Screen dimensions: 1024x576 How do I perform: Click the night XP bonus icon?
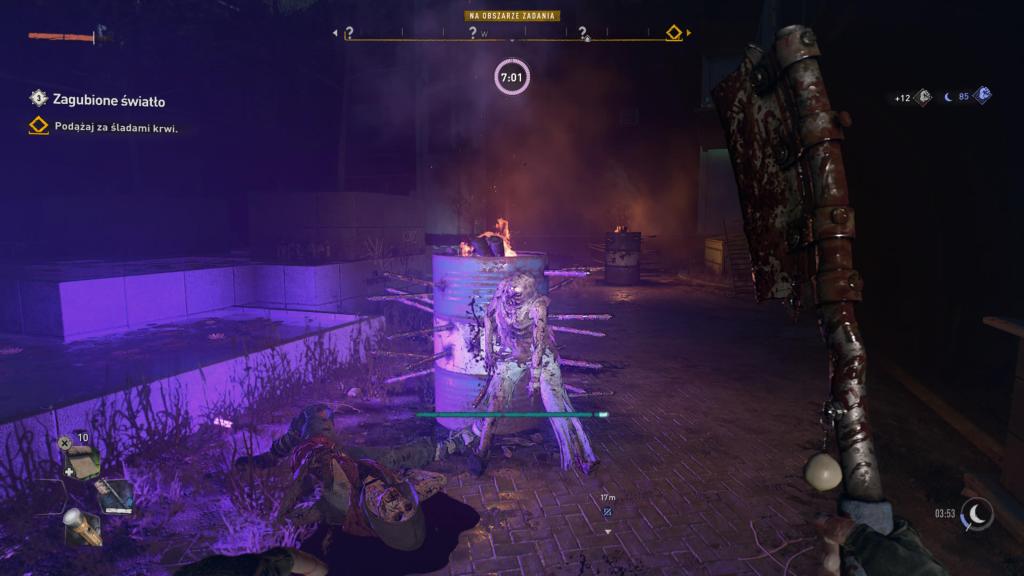(983, 96)
